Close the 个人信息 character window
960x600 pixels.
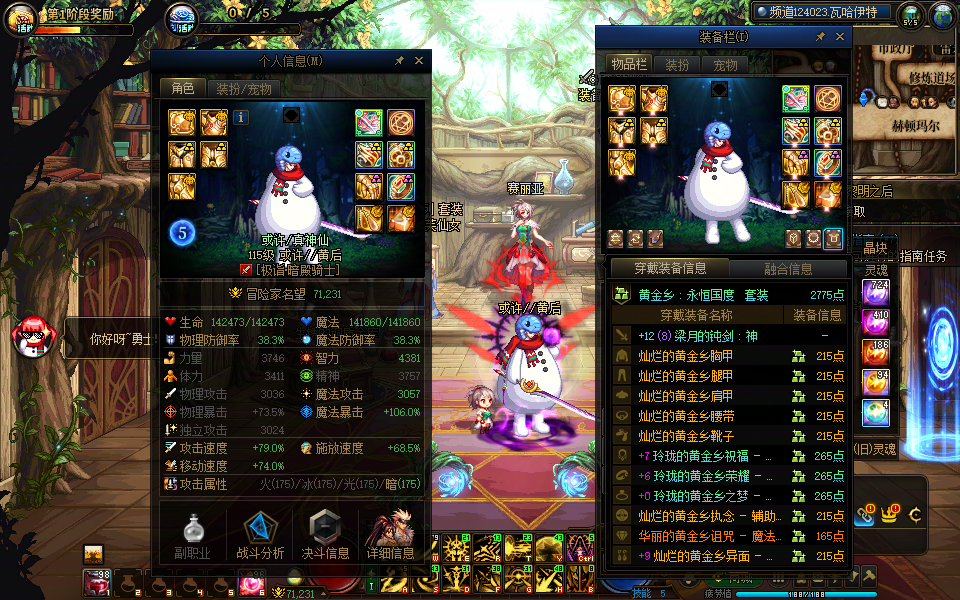419,61
